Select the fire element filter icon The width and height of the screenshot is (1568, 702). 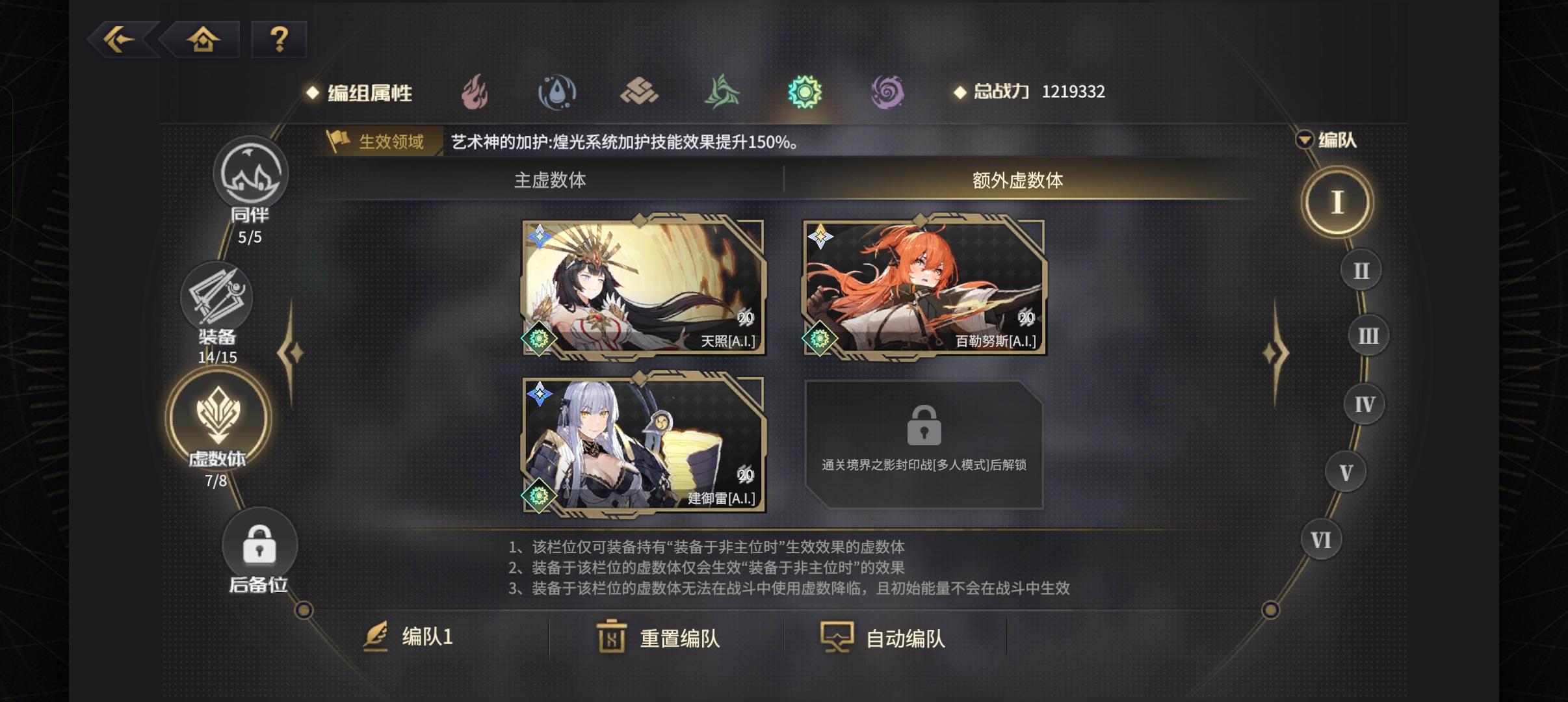pyautogui.click(x=474, y=92)
